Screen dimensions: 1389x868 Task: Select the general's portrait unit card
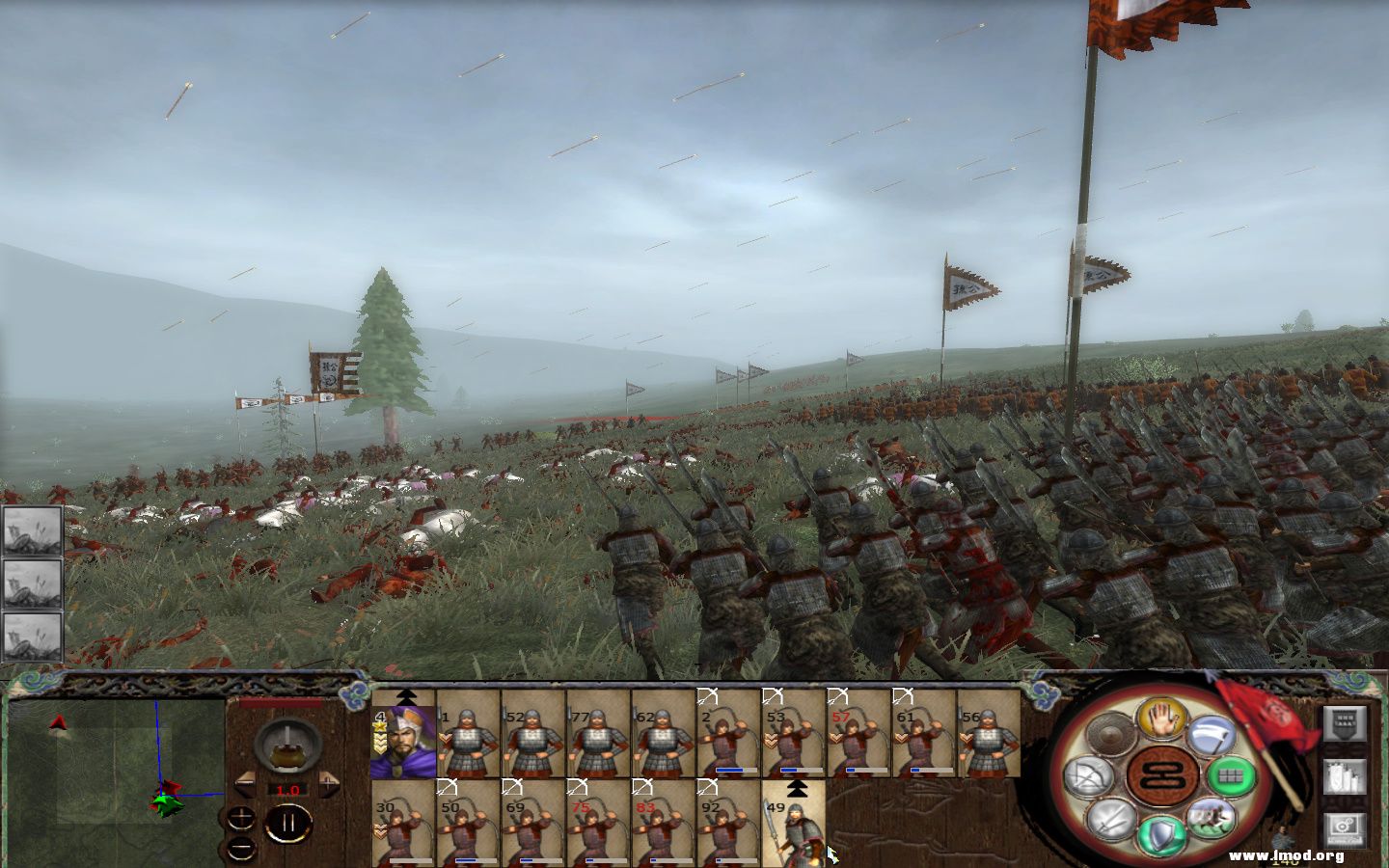[405, 739]
